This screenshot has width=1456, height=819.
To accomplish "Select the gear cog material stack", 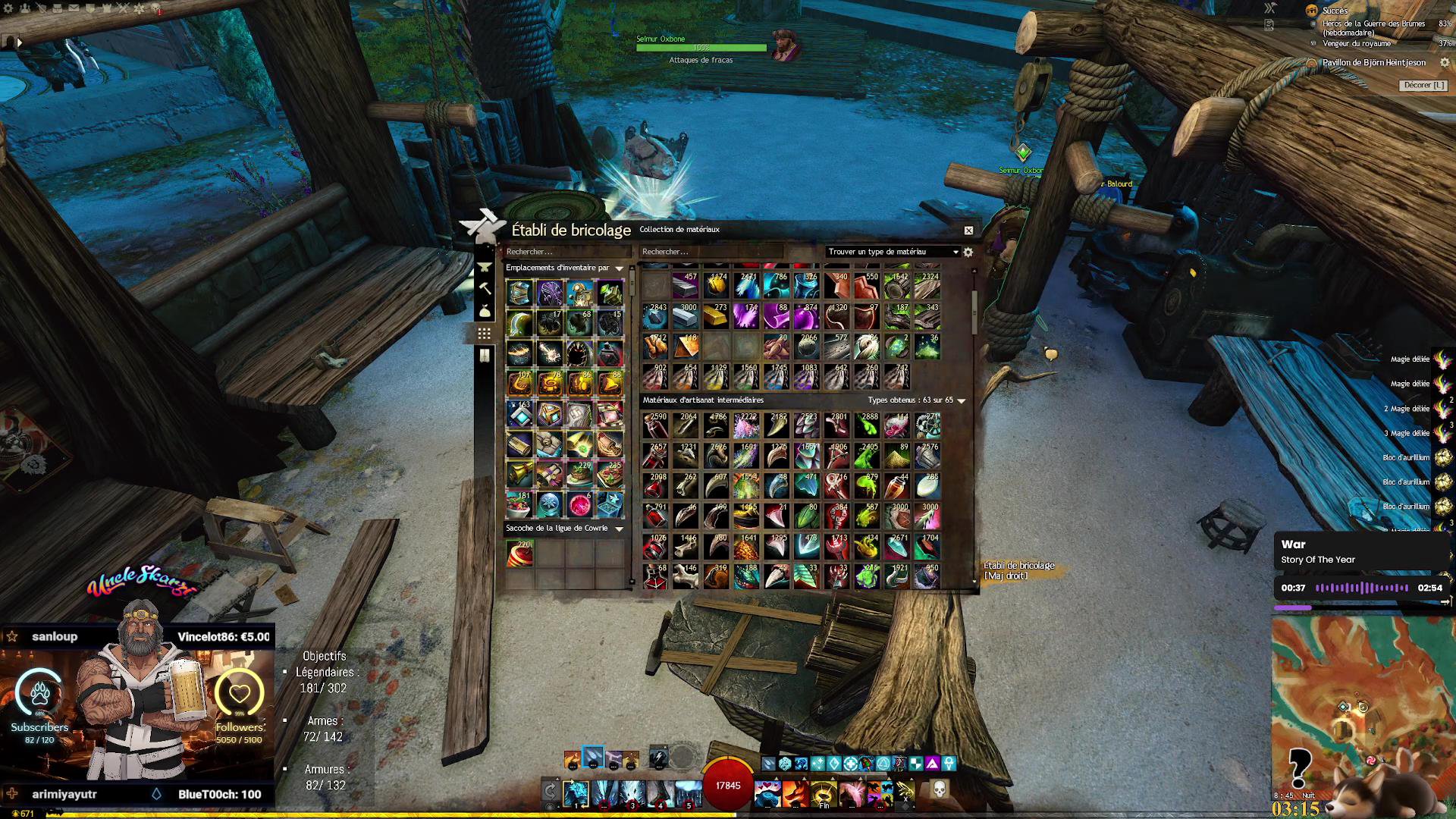I will click(x=927, y=425).
